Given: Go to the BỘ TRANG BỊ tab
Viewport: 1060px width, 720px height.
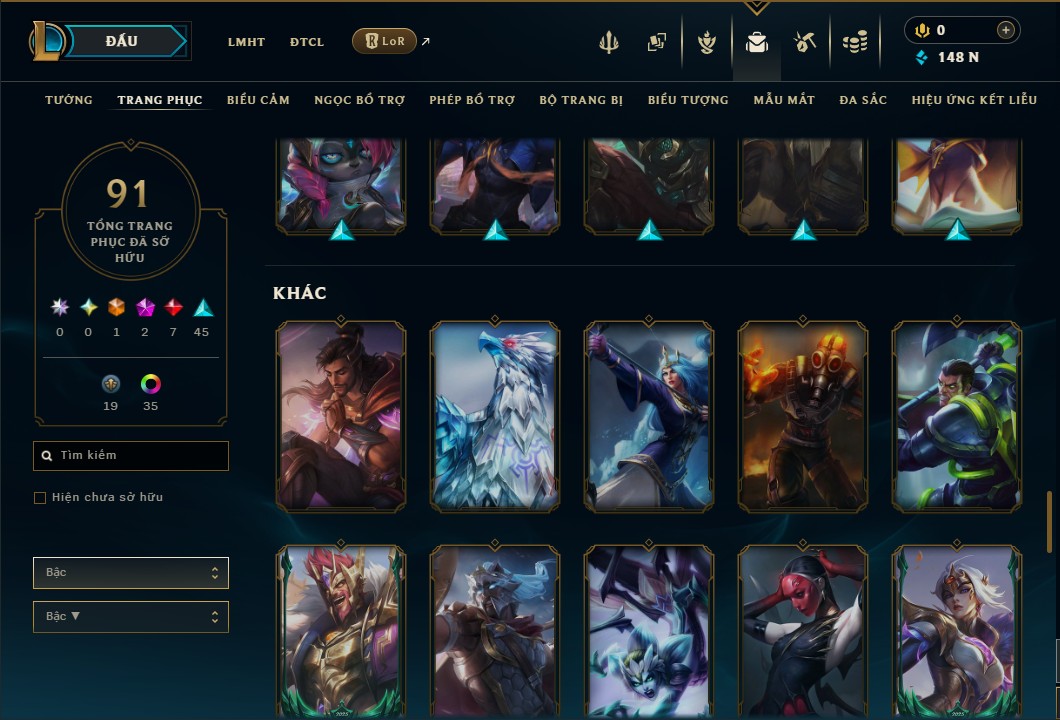Looking at the screenshot, I should point(581,100).
